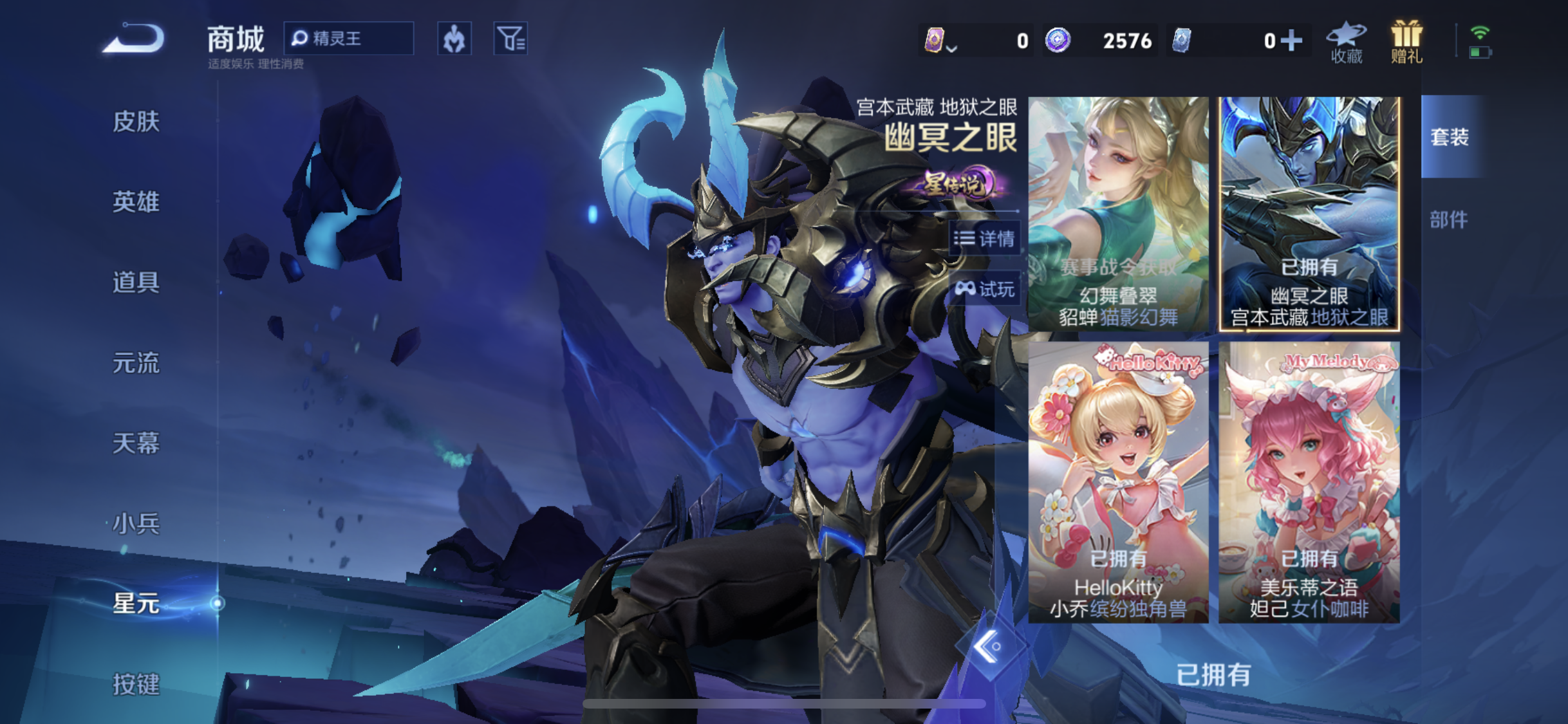Choose the HelloKitty 小乔 skin card
The width and height of the screenshot is (1568, 724).
pyautogui.click(x=1118, y=482)
